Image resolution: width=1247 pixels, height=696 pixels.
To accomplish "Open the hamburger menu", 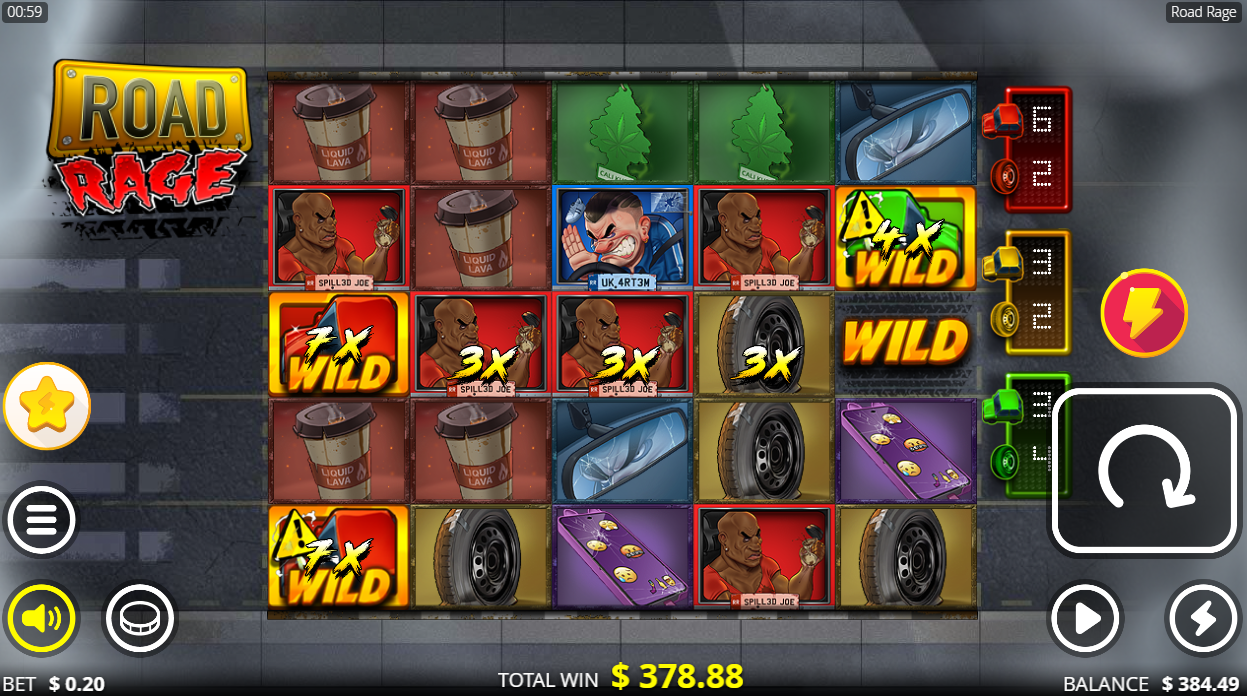I will click(41, 520).
